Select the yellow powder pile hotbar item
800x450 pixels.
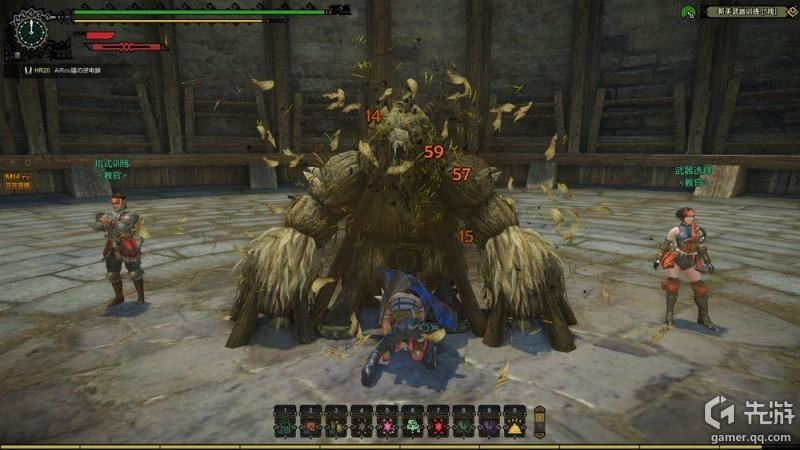(514, 427)
